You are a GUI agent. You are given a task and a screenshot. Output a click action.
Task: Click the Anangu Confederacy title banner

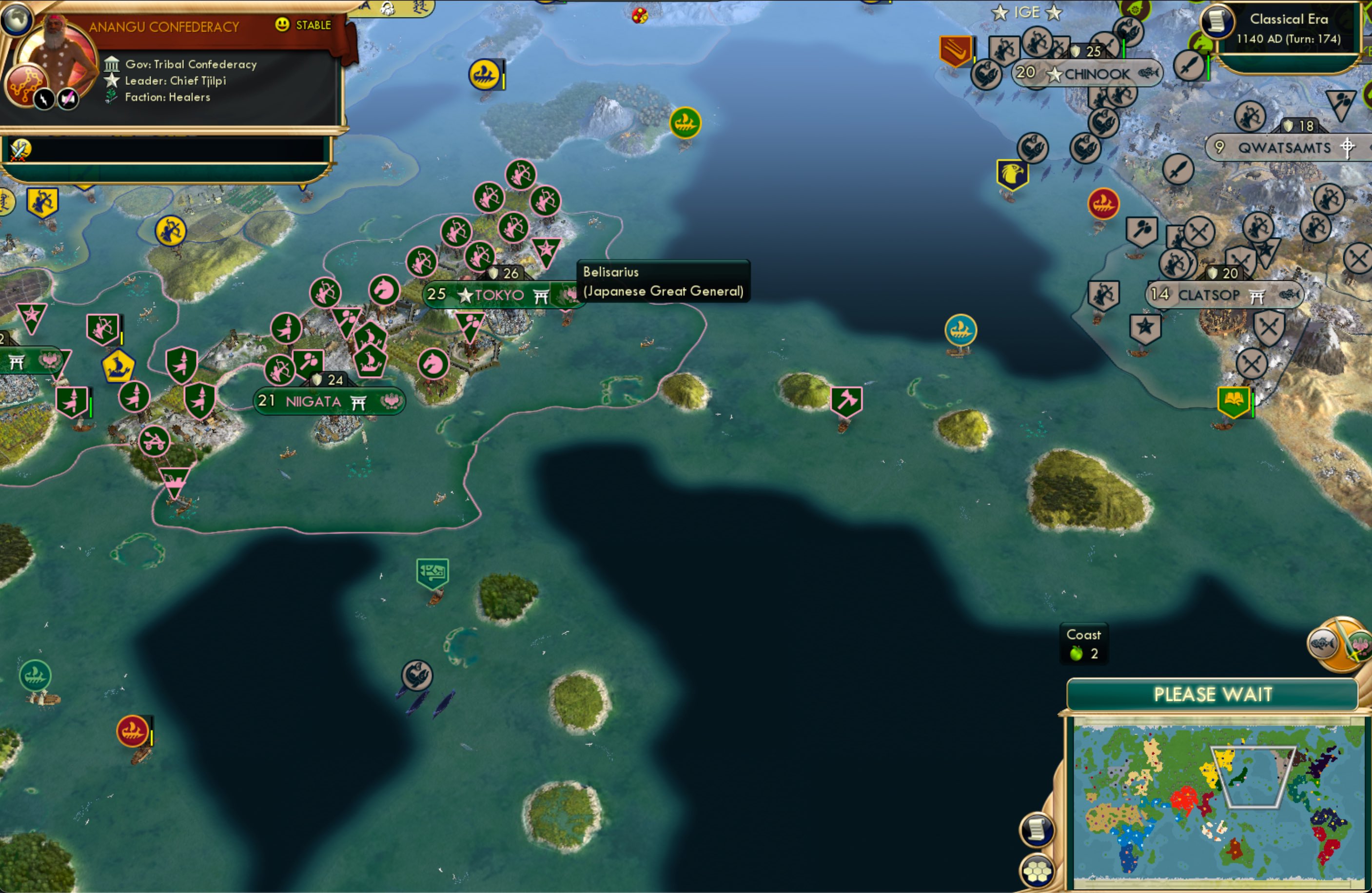(164, 26)
